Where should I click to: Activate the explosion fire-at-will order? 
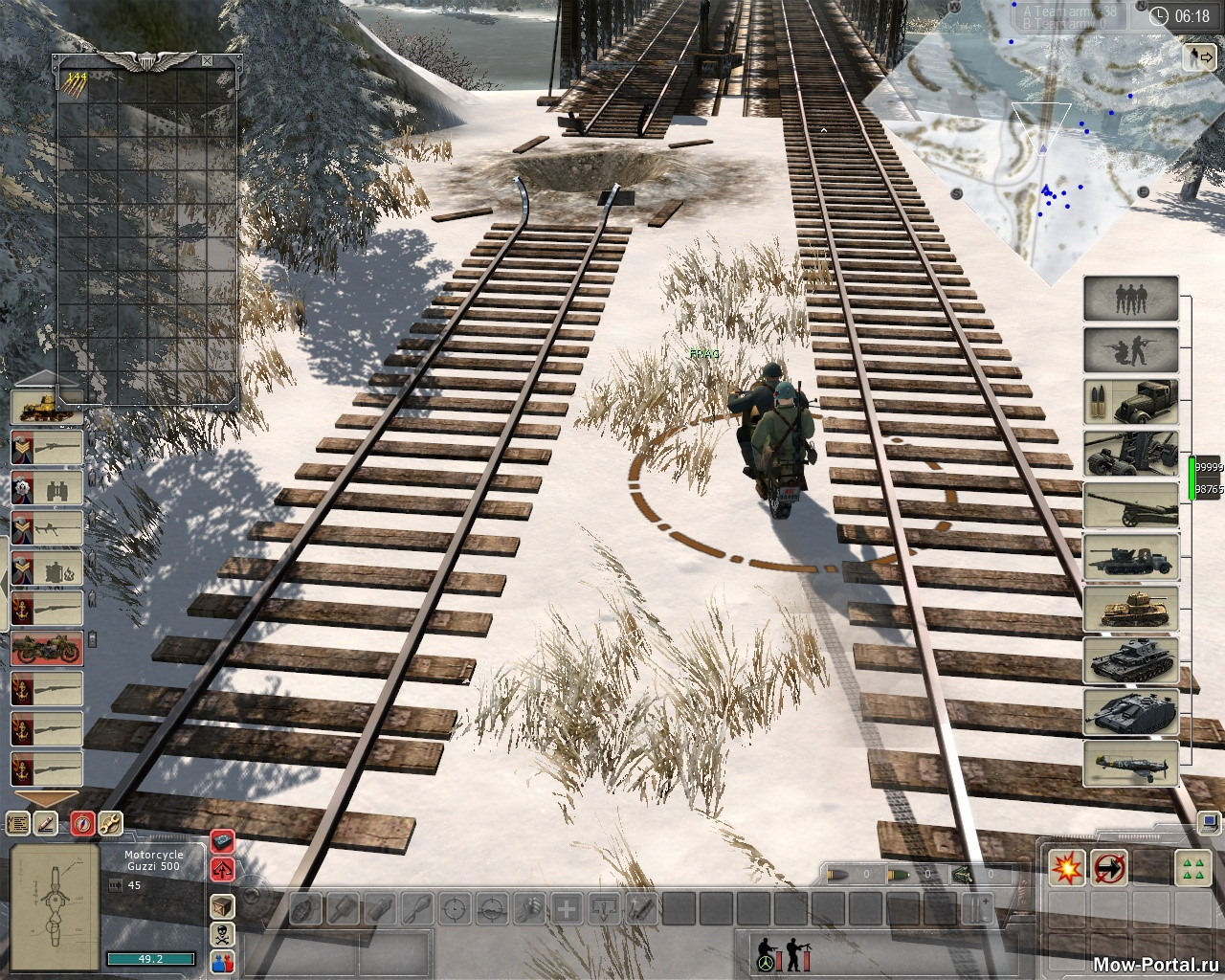1066,868
